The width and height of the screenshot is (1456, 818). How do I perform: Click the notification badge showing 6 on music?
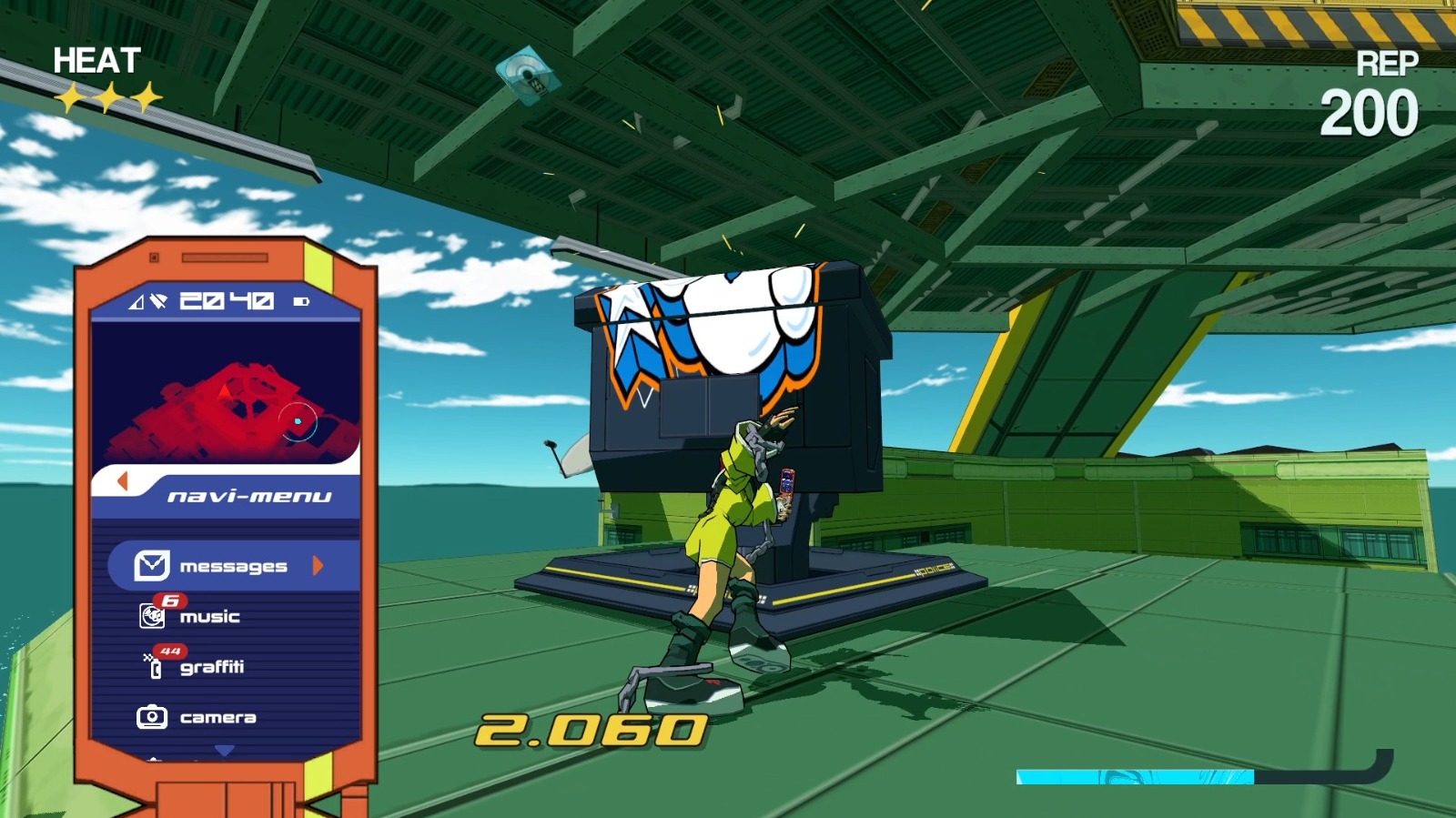coord(170,600)
